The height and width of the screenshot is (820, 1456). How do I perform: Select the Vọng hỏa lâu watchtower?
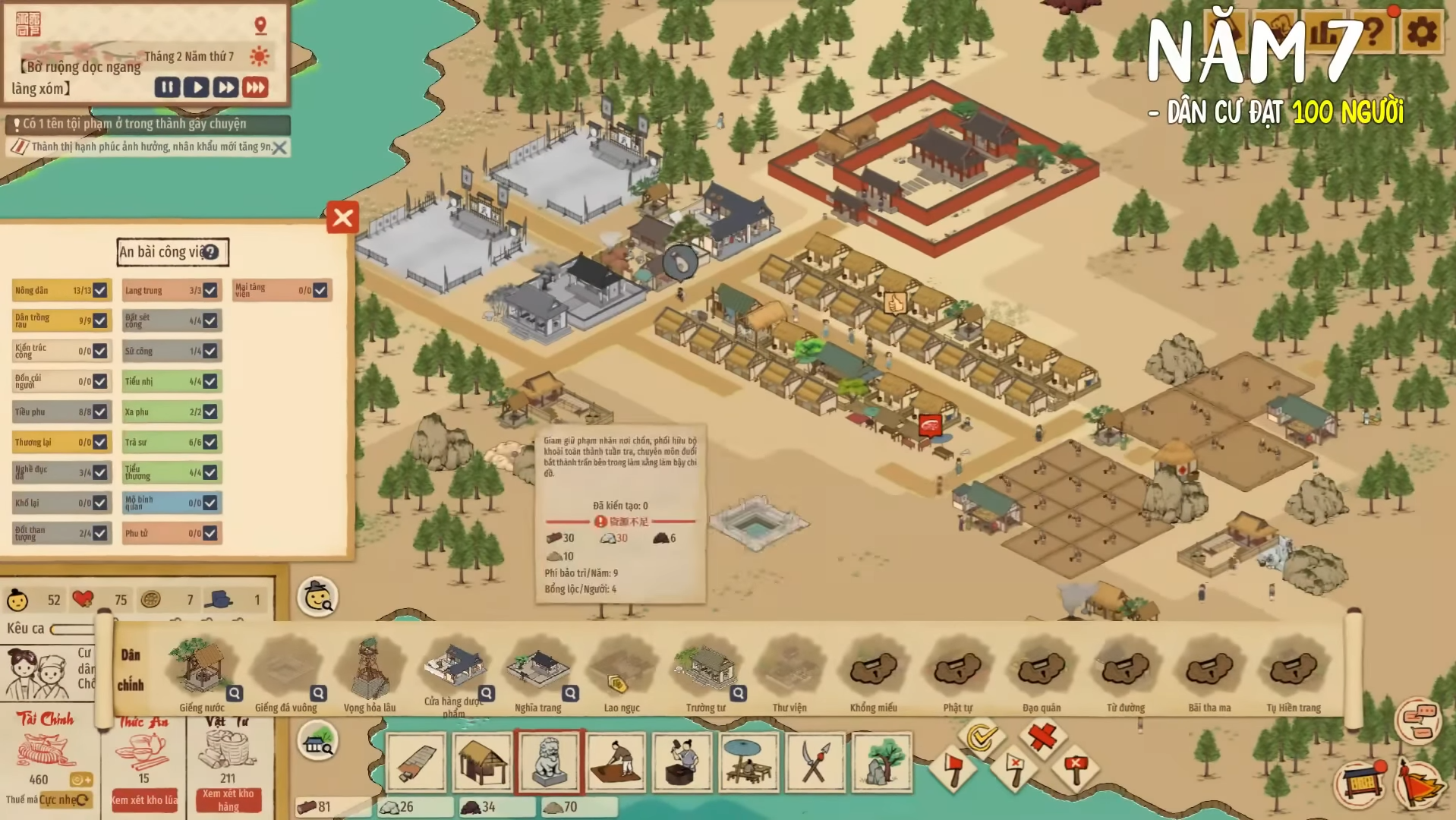click(x=369, y=670)
